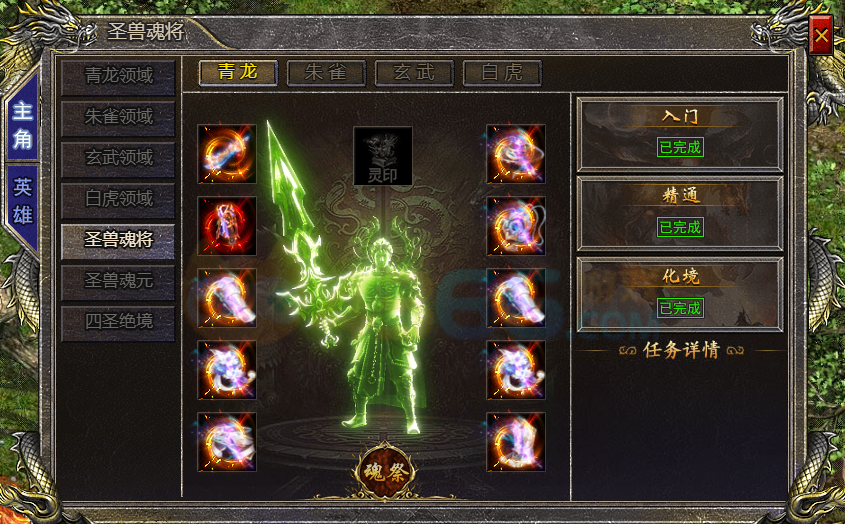Switch to the 朱雀 tab
Image resolution: width=845 pixels, height=524 pixels.
326,72
